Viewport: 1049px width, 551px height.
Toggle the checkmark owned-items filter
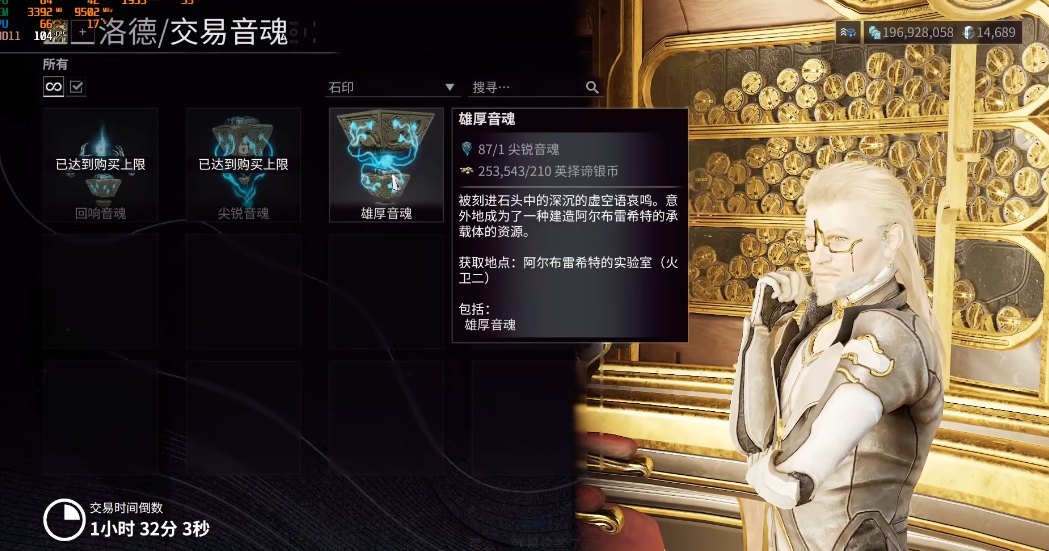click(x=77, y=88)
